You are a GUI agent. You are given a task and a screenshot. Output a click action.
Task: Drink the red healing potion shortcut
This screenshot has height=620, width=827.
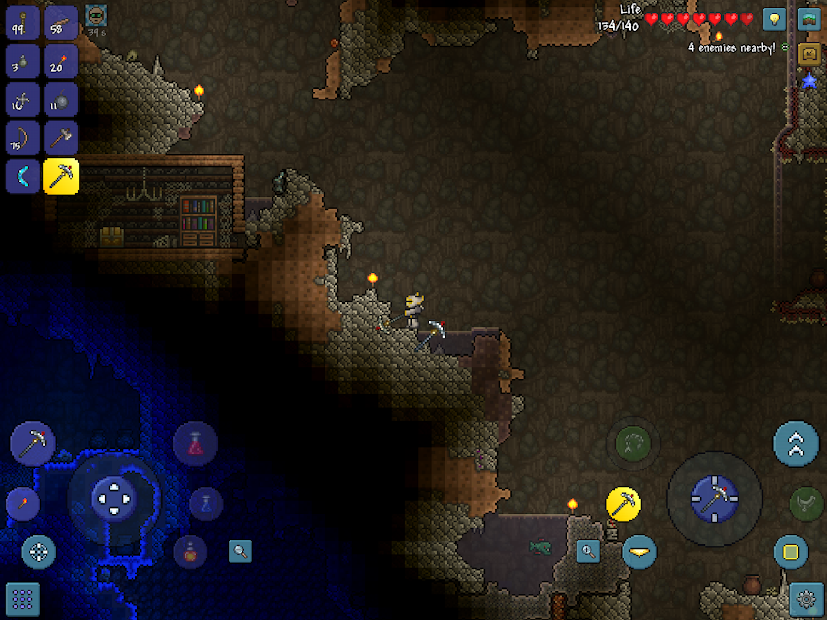click(195, 444)
